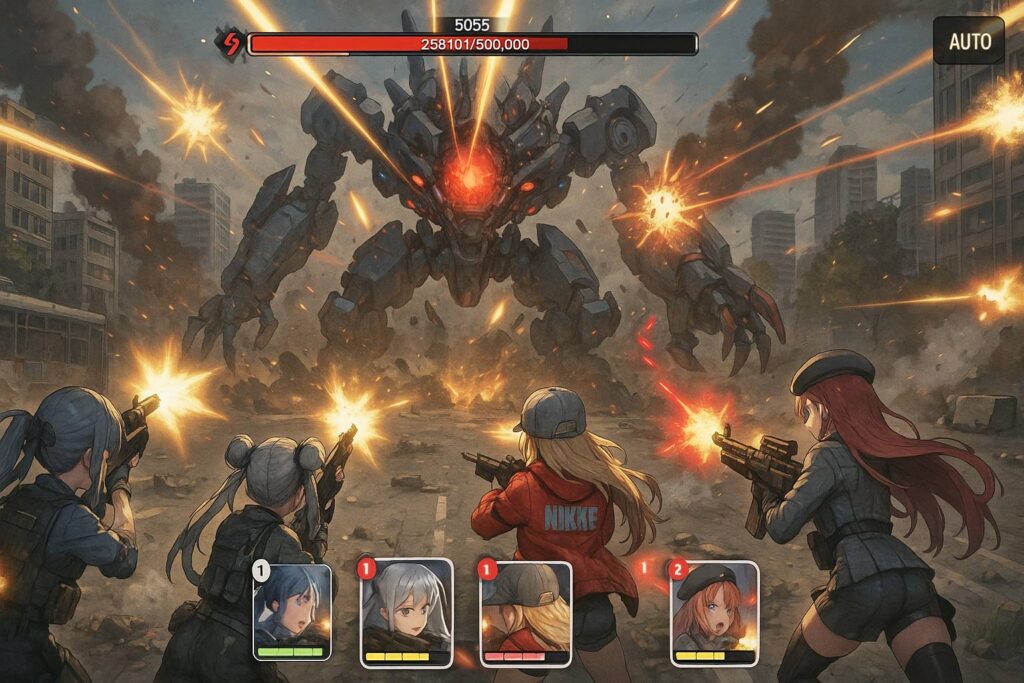Select the red-haired beret character portrait

tap(713, 611)
